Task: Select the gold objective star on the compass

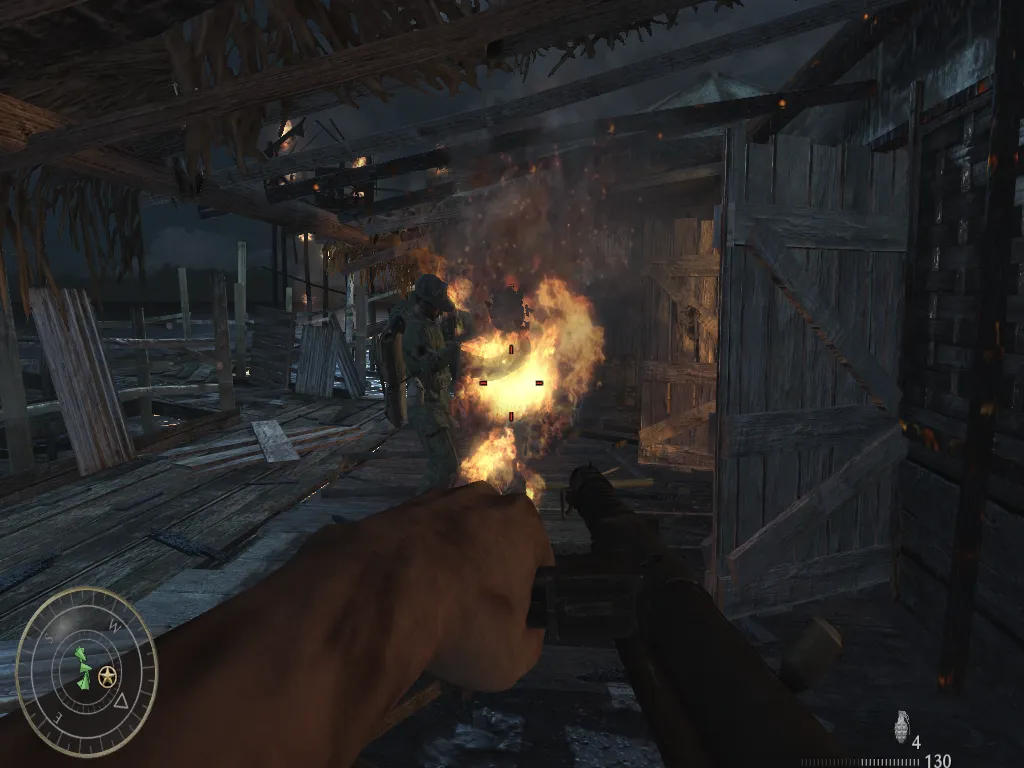Action: (x=107, y=676)
